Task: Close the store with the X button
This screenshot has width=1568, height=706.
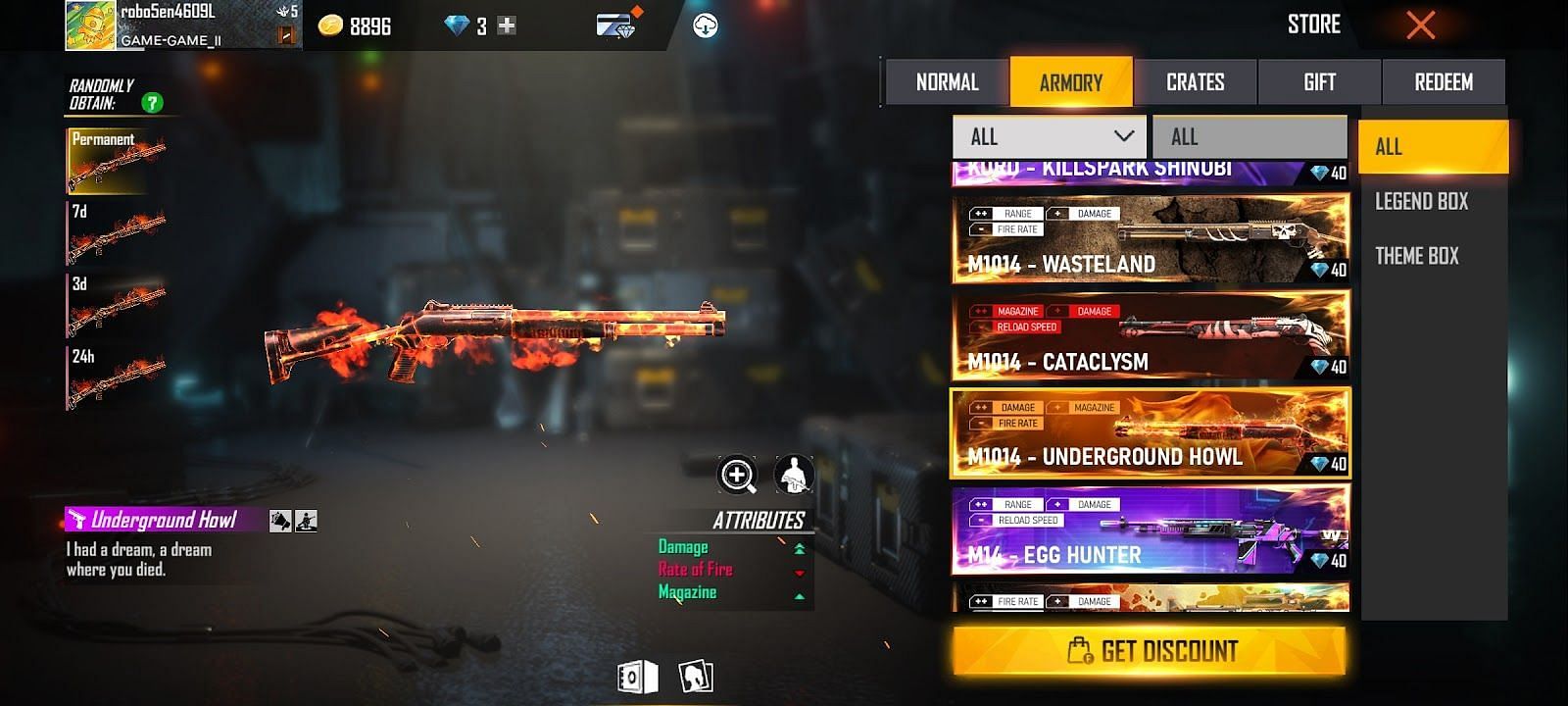Action: click(1420, 25)
